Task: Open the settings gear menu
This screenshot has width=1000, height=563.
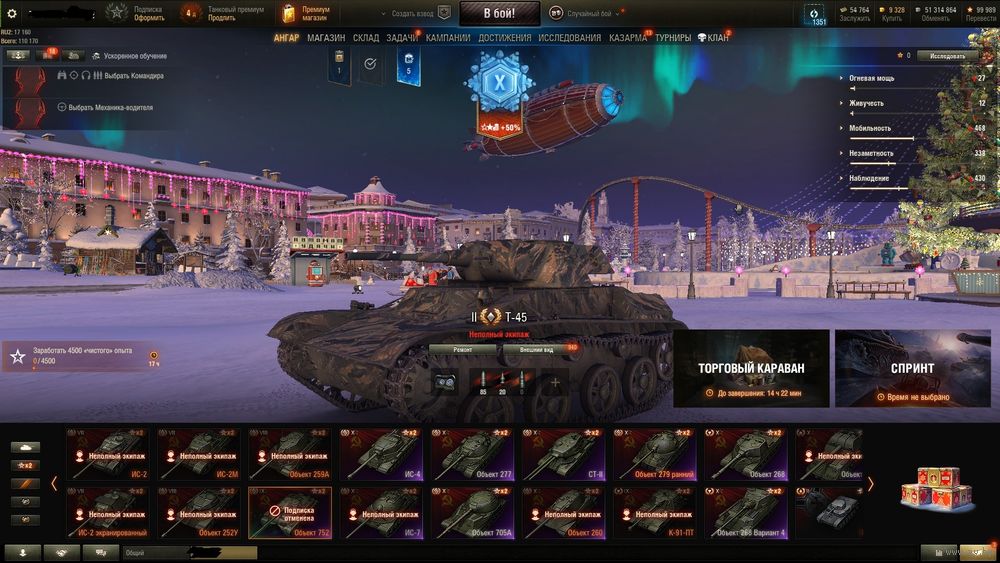Action: tap(10, 13)
